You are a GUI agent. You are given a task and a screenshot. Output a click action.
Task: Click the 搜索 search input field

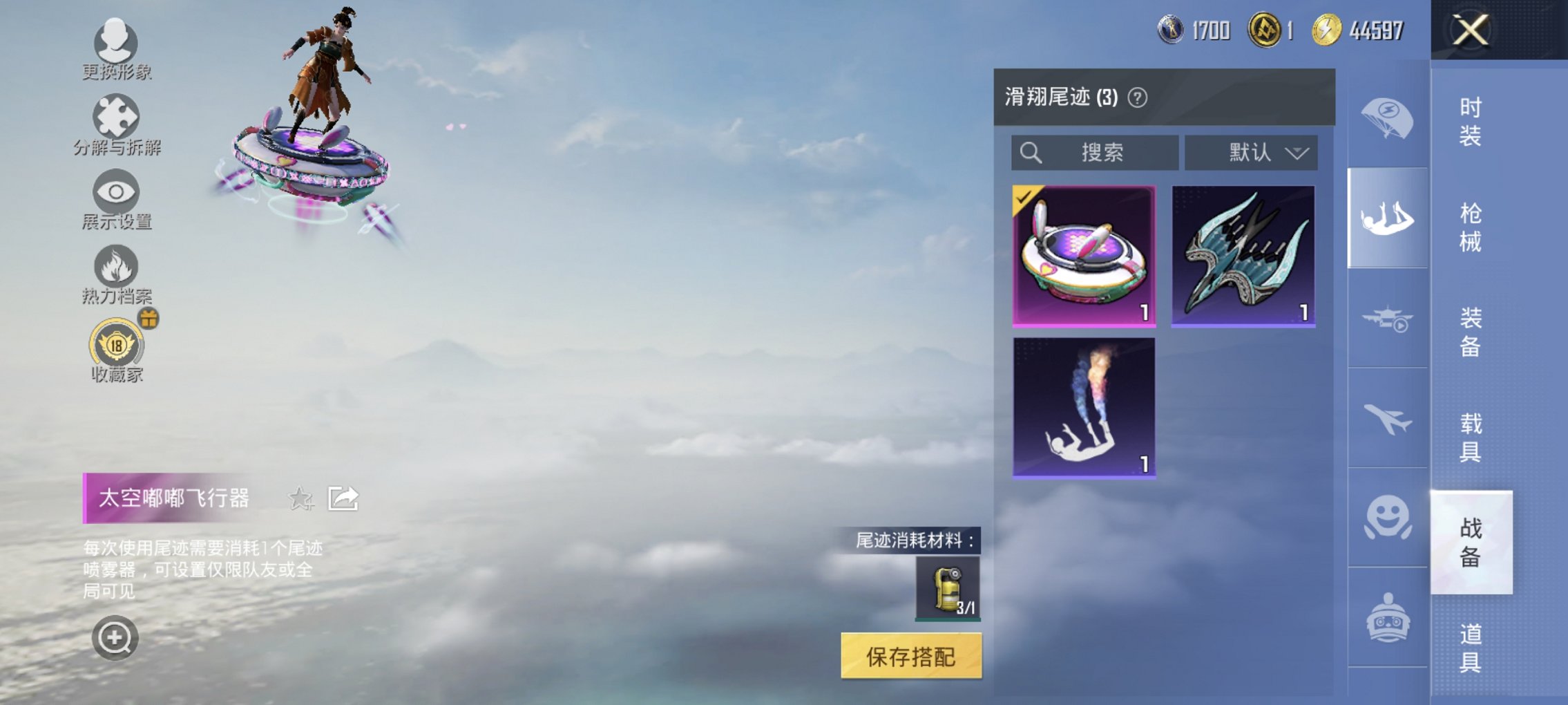(1095, 153)
